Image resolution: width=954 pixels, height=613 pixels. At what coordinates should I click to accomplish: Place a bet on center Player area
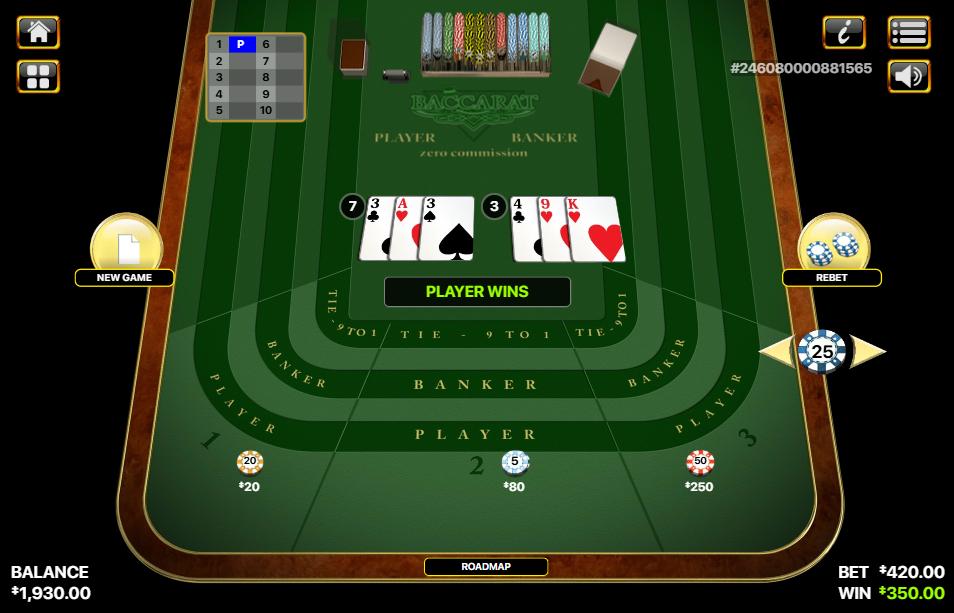[476, 434]
